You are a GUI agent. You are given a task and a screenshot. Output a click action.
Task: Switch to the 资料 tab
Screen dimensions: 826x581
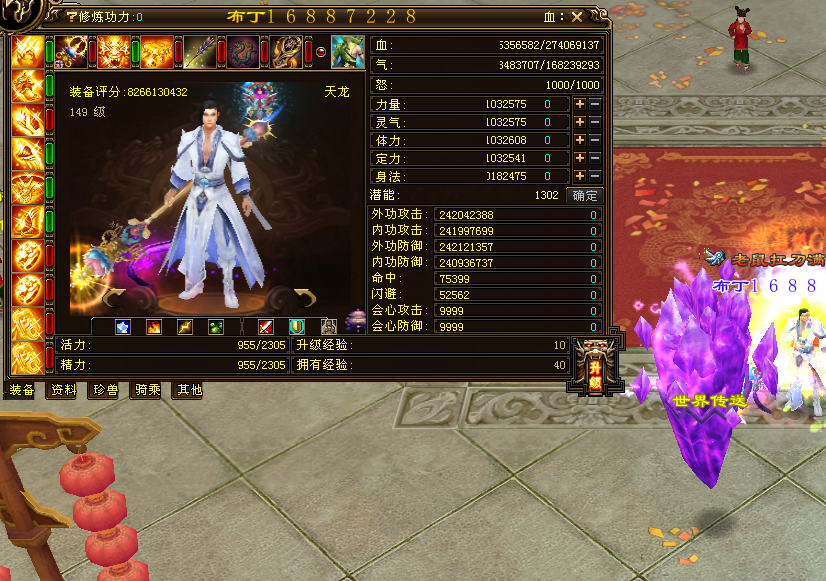[63, 390]
